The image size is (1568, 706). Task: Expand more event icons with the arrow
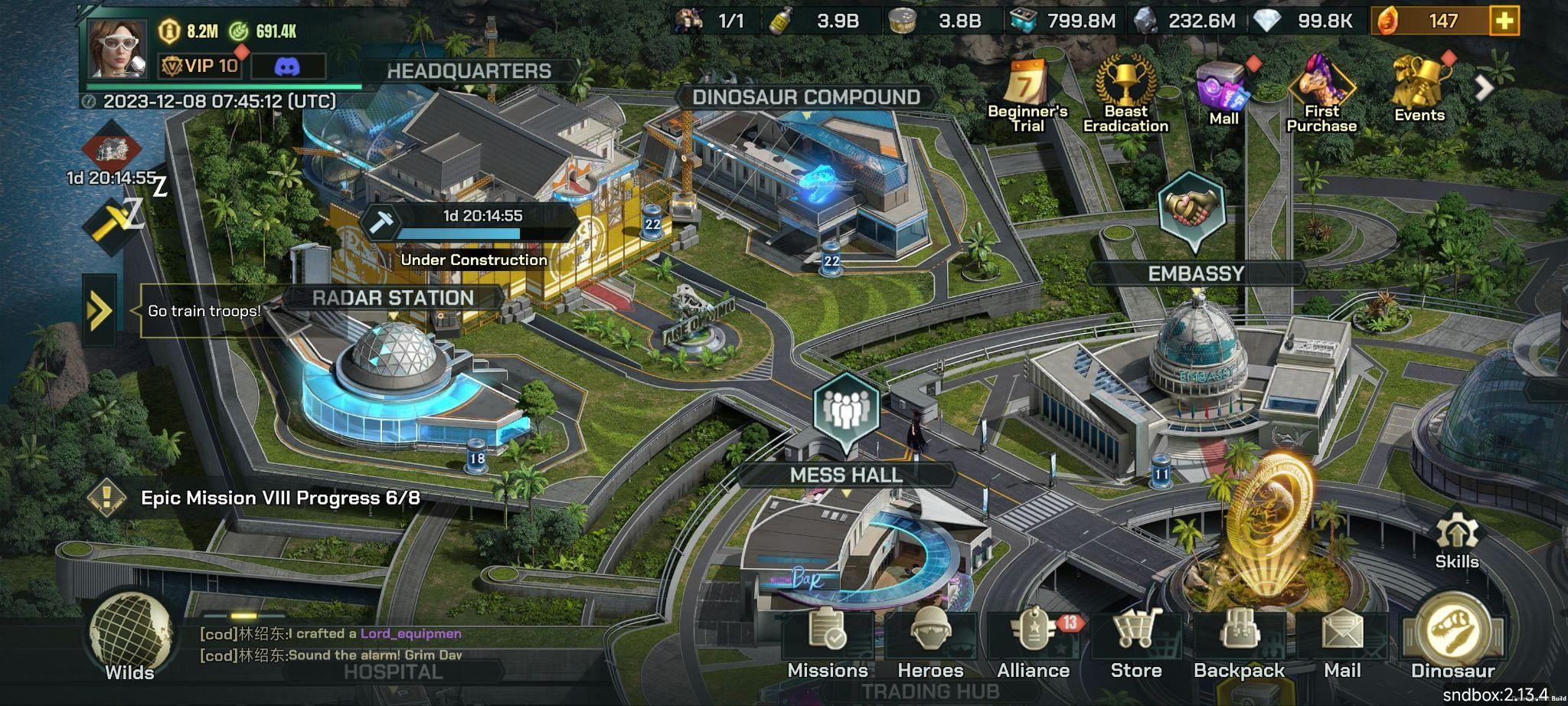coord(1484,88)
